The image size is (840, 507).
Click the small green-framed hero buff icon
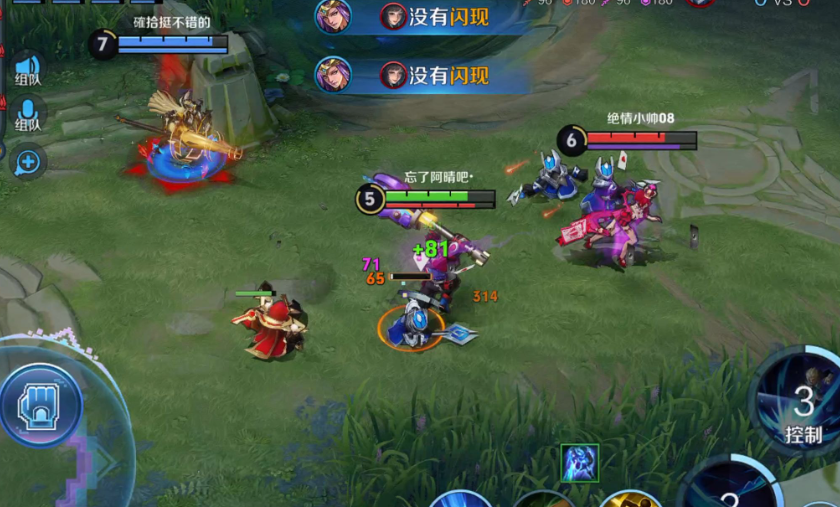click(580, 463)
